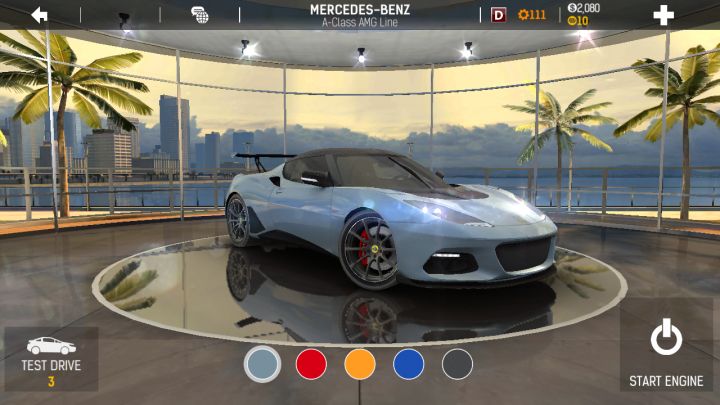Pick the orange paint color
The height and width of the screenshot is (405, 720).
pyautogui.click(x=360, y=363)
